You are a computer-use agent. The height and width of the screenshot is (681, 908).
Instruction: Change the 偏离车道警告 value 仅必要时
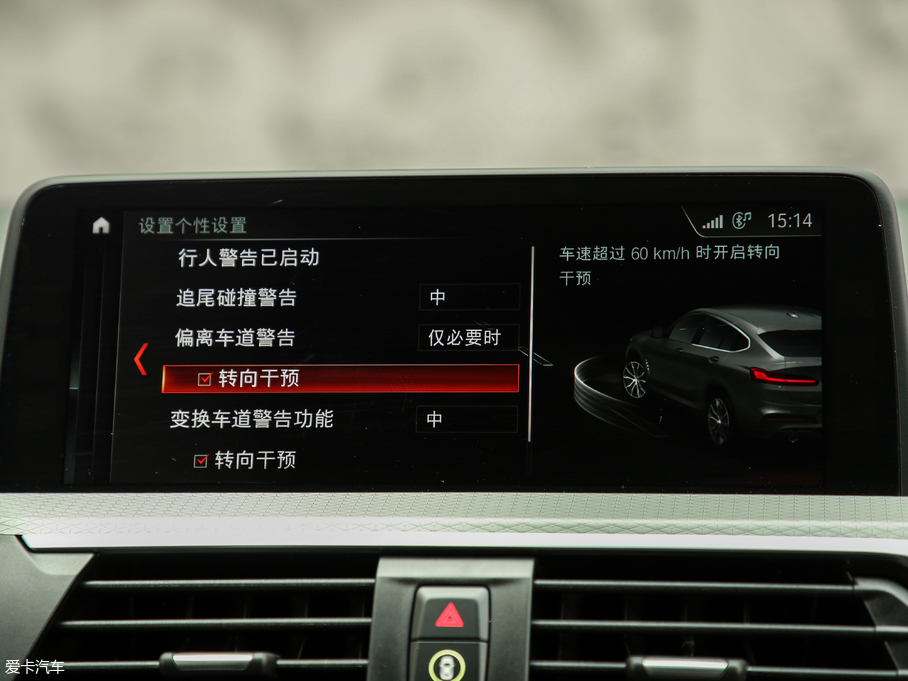(467, 338)
